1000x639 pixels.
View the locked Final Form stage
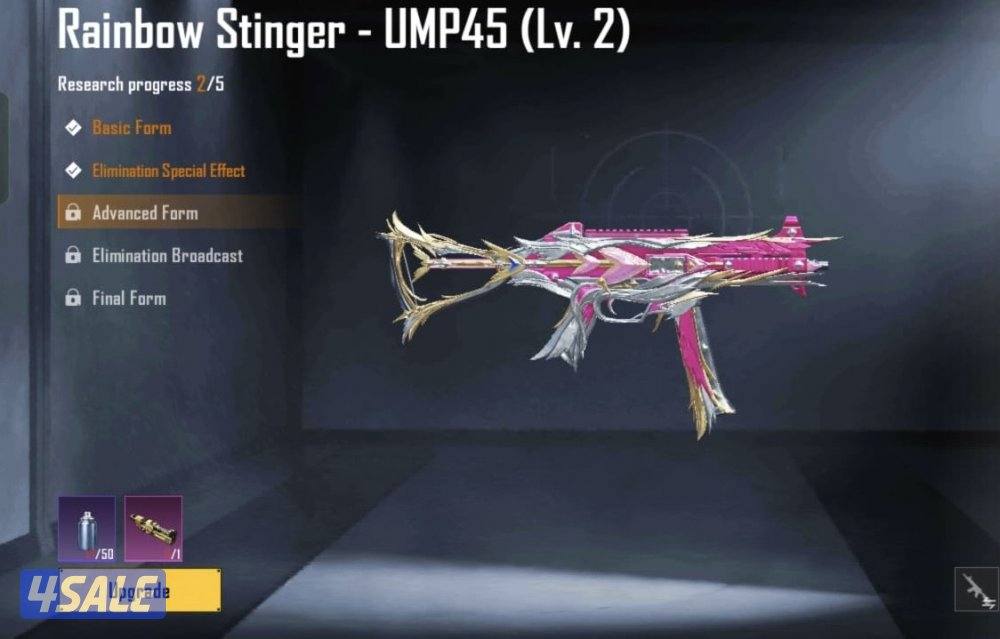pos(128,298)
